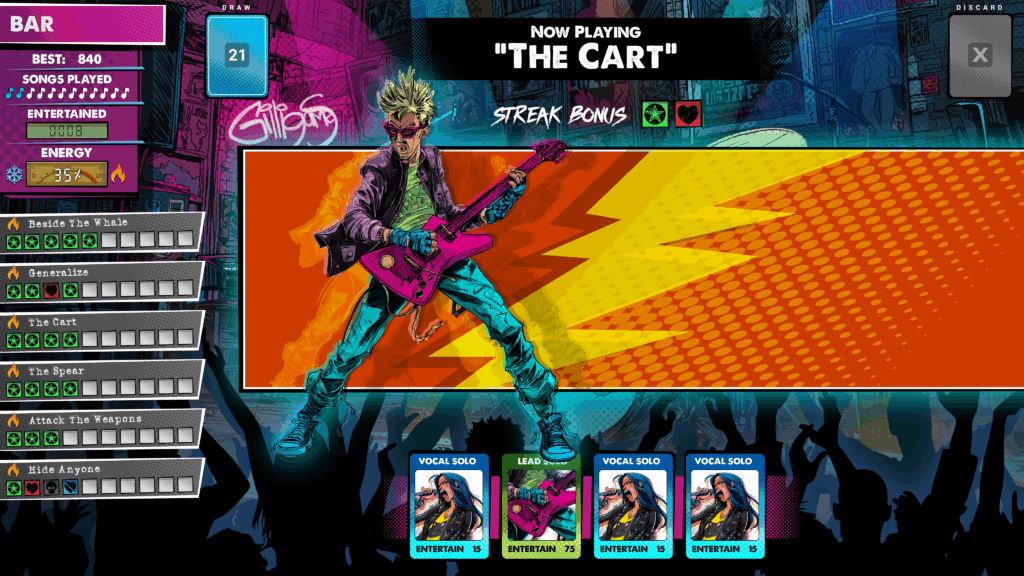Pick The Spear song row
This screenshot has width=1024, height=576.
102,379
